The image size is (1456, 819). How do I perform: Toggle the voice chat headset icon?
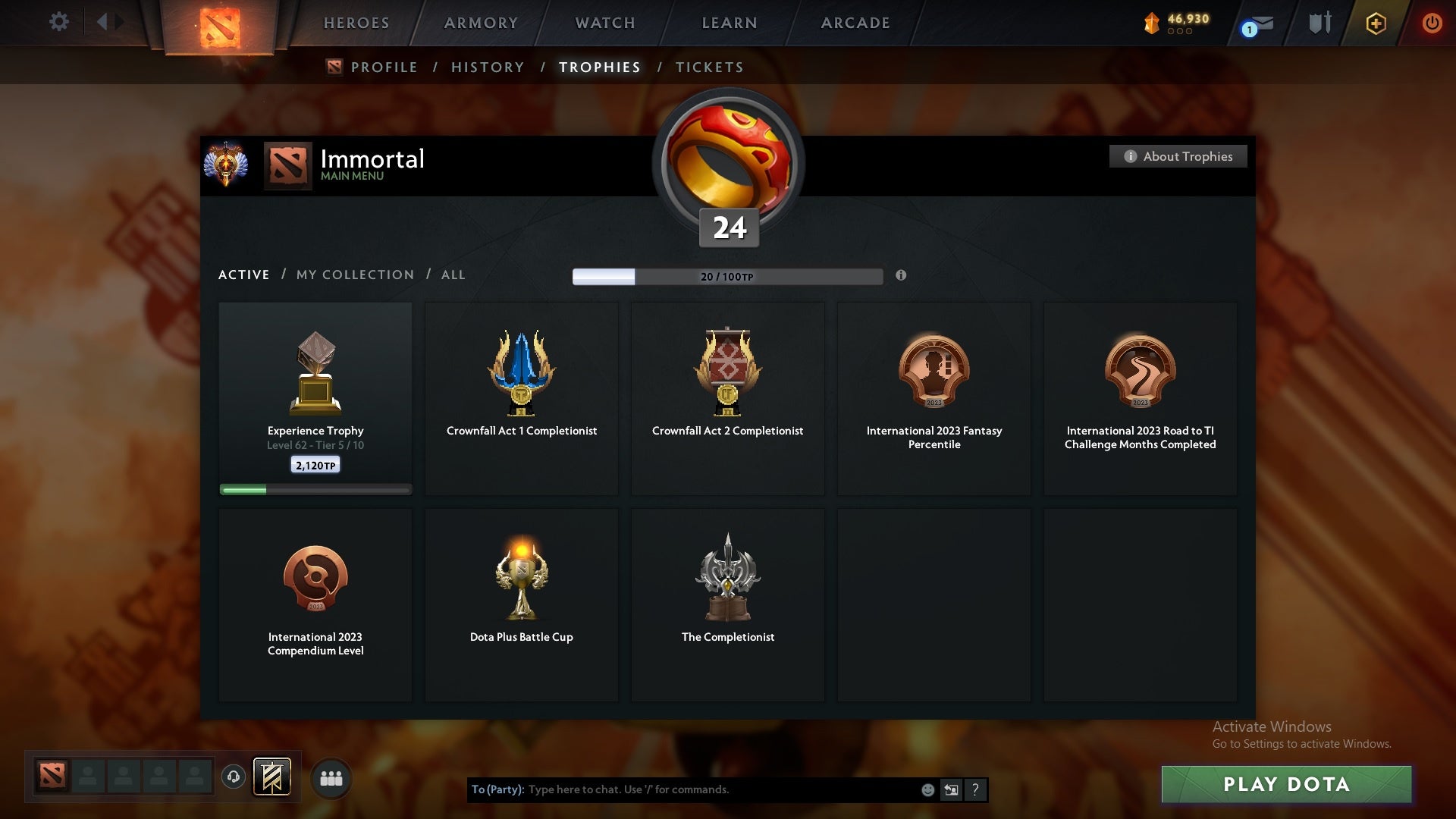(234, 777)
